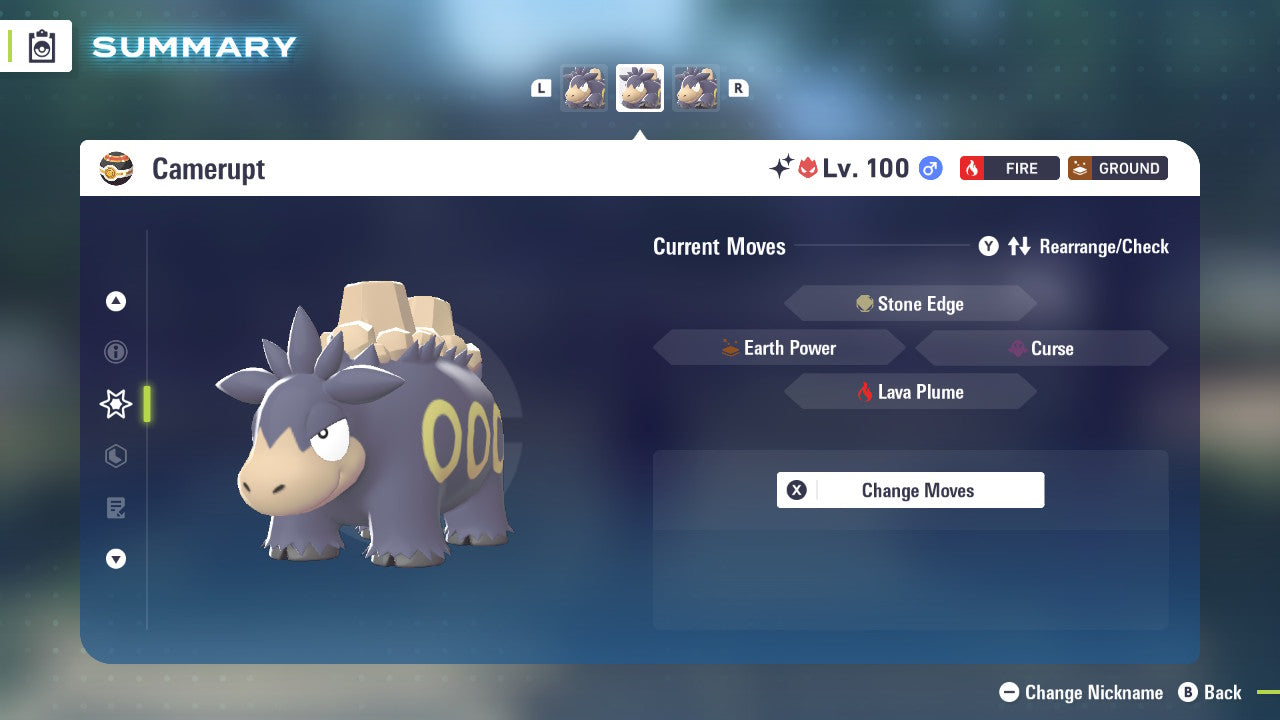Select the FIRE type badge

point(1009,168)
